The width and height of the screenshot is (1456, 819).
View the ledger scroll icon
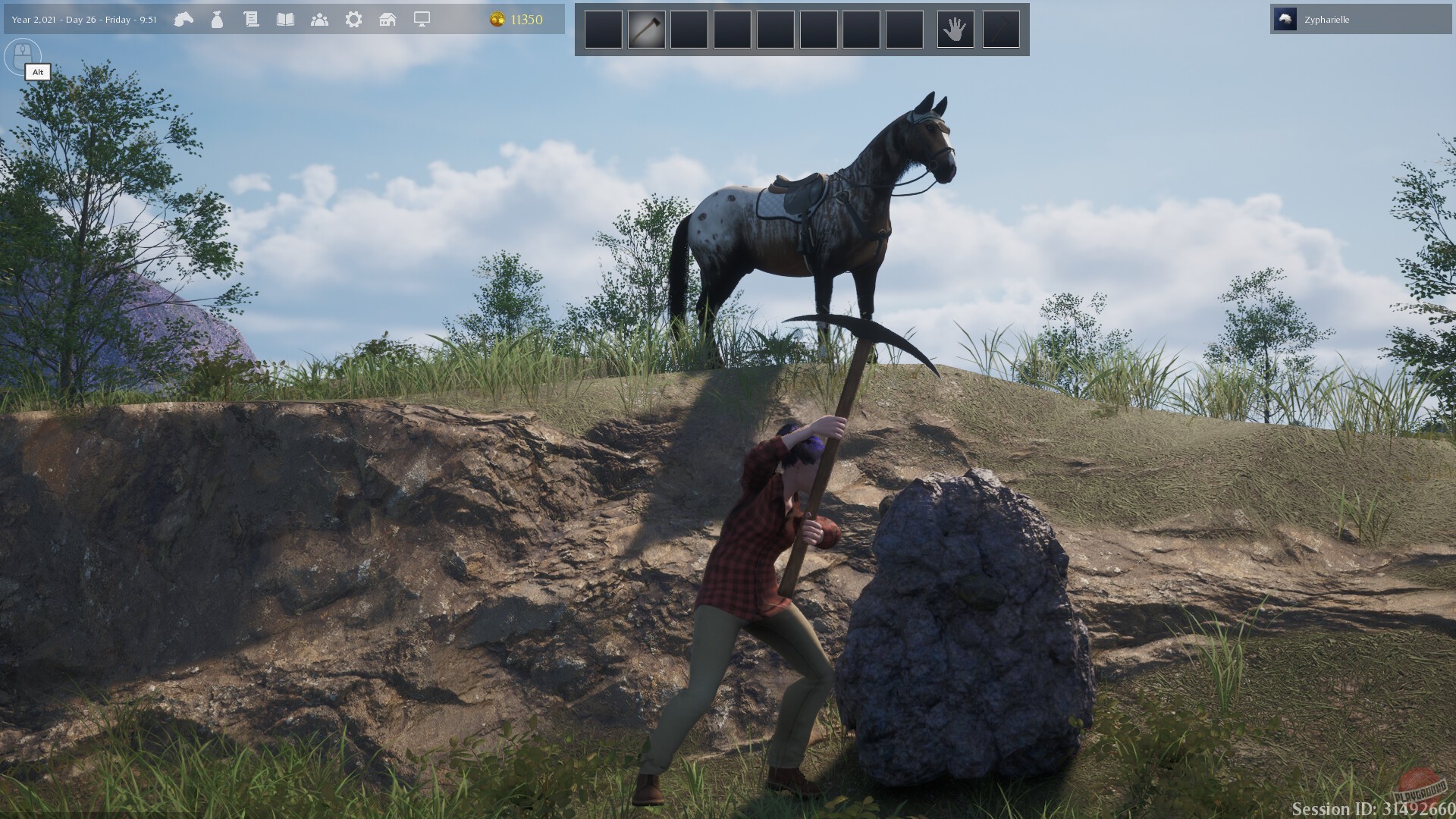pyautogui.click(x=251, y=20)
